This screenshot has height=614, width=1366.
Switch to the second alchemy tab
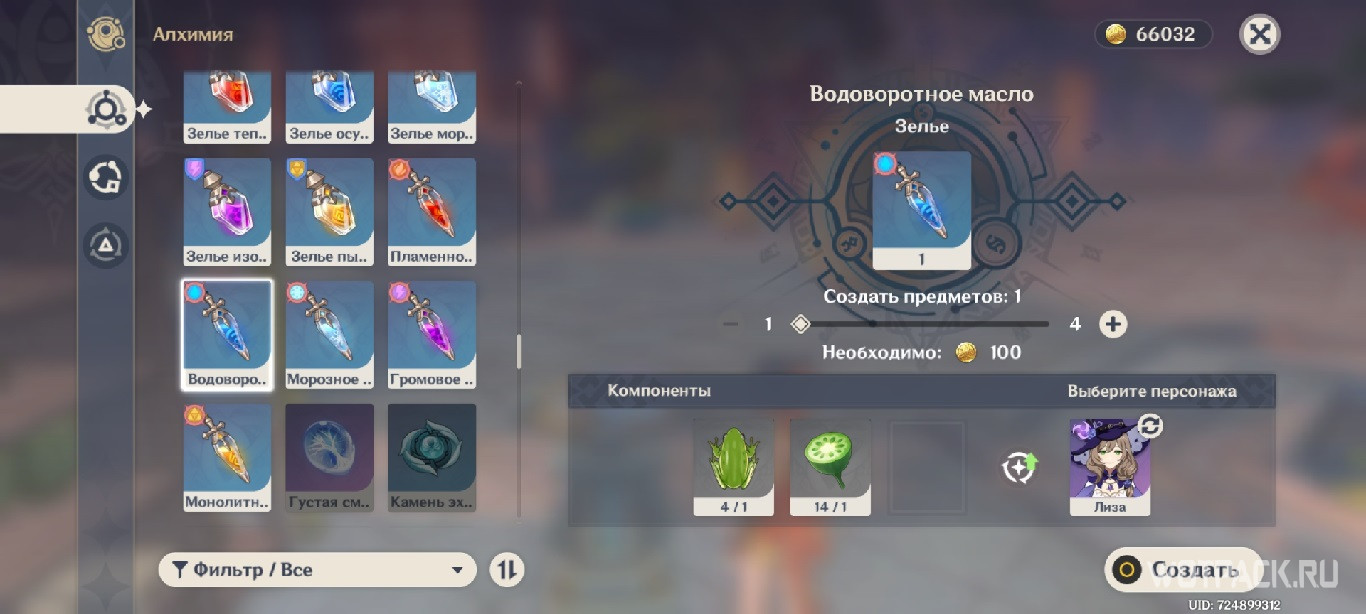click(106, 178)
